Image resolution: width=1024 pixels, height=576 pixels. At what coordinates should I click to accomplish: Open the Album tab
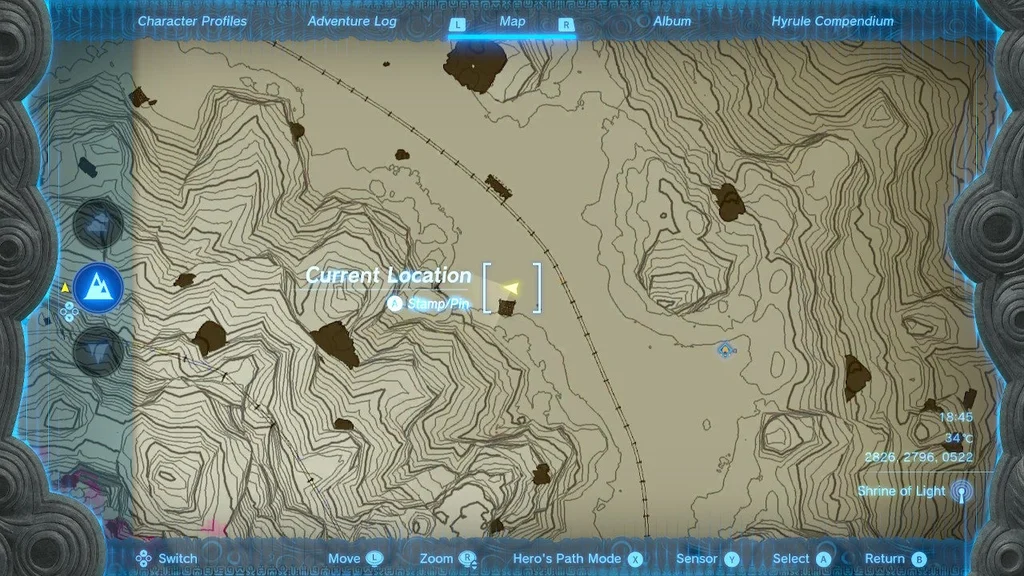coord(672,21)
